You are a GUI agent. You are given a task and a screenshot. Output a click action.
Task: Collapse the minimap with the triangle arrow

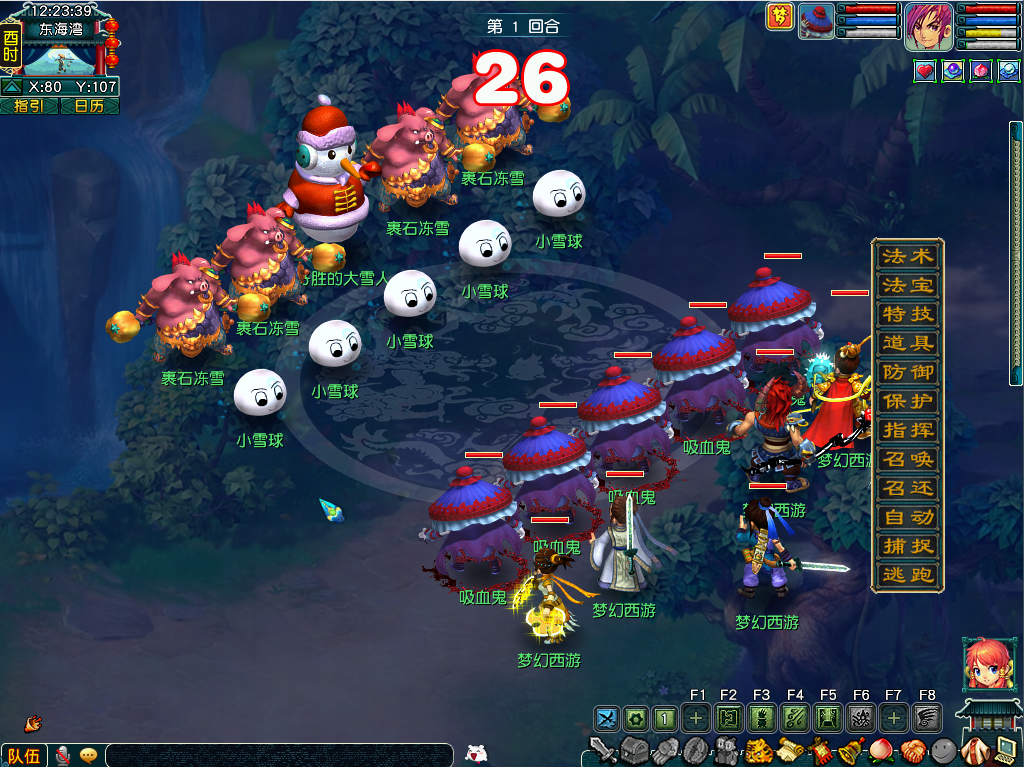click(x=11, y=87)
